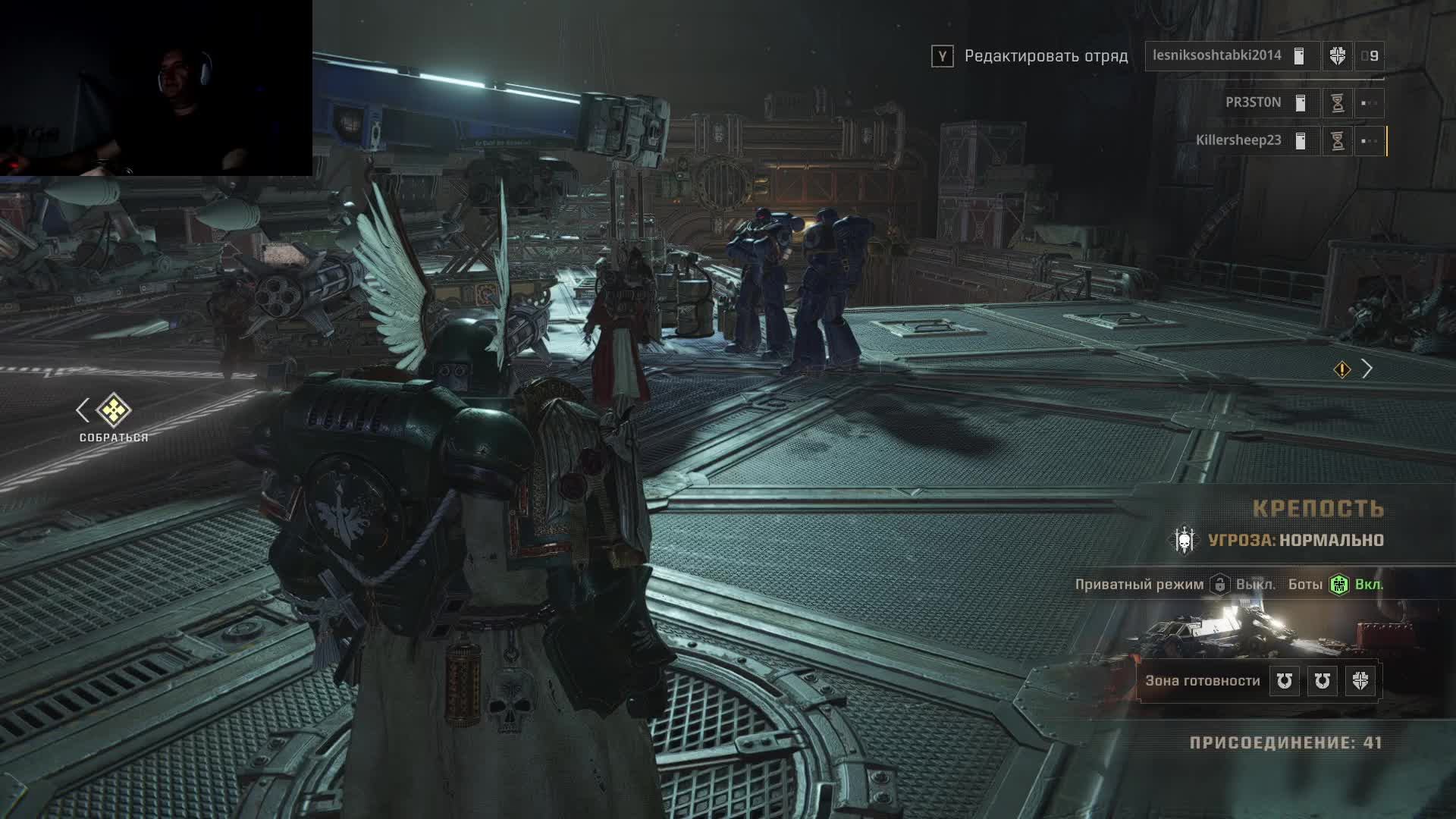This screenshot has height=819, width=1456.
Task: Open the yellow warning diamond notification
Action: pyautogui.click(x=1342, y=369)
